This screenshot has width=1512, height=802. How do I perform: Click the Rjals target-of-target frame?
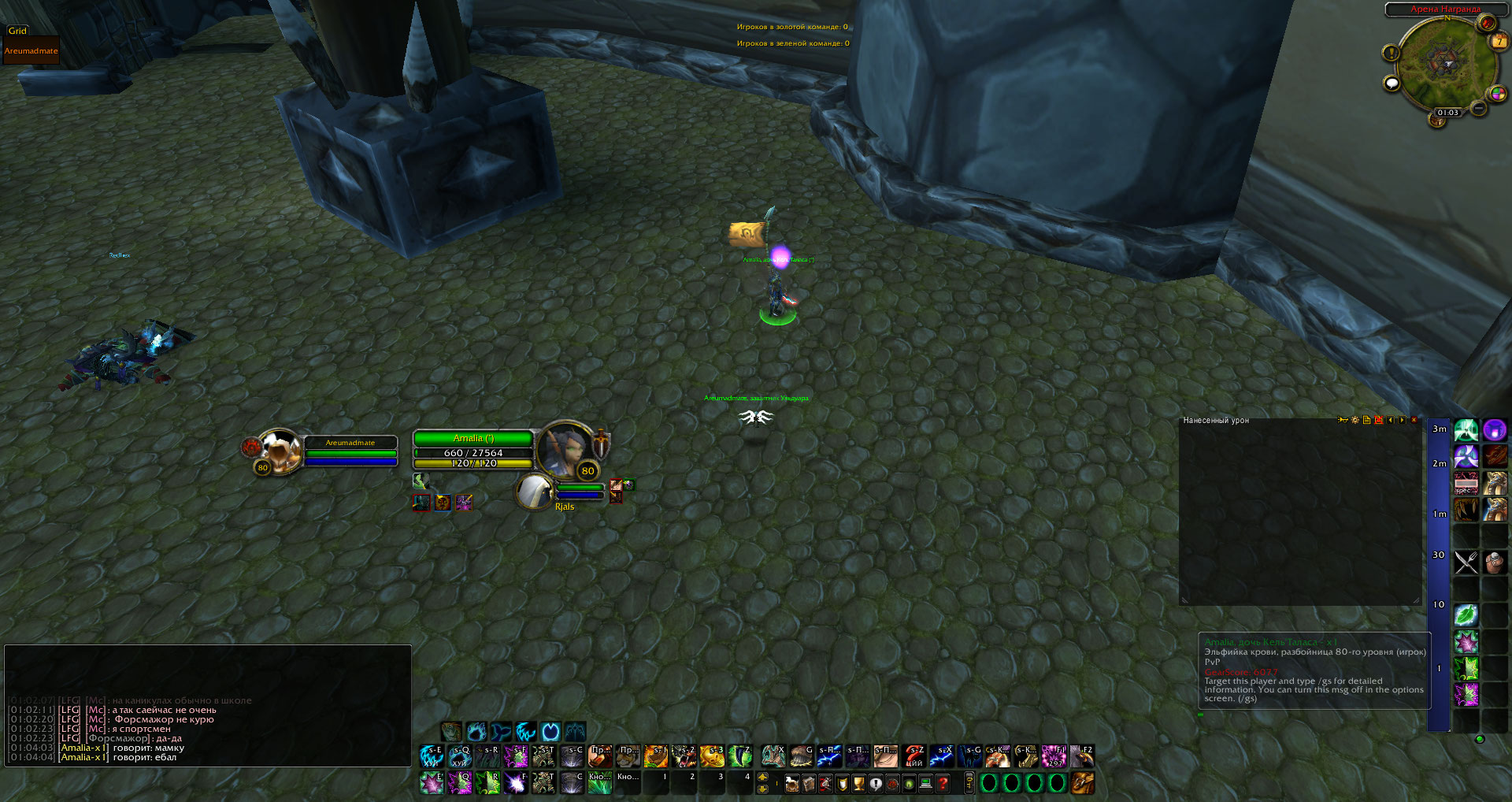click(x=535, y=492)
